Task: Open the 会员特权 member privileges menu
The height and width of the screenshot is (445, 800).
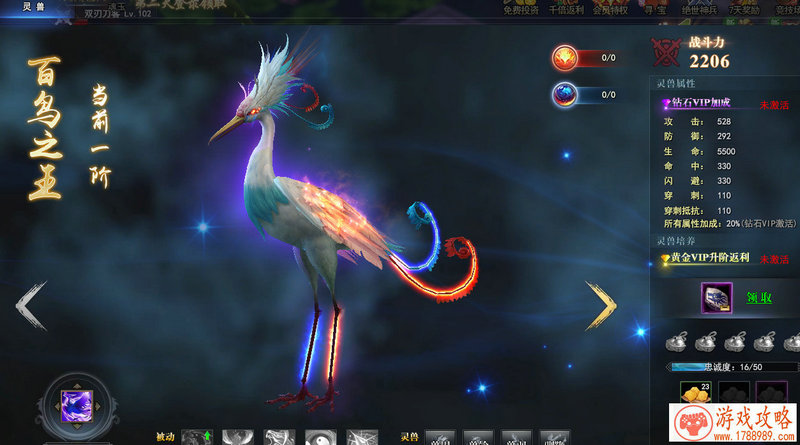Action: [x=612, y=8]
